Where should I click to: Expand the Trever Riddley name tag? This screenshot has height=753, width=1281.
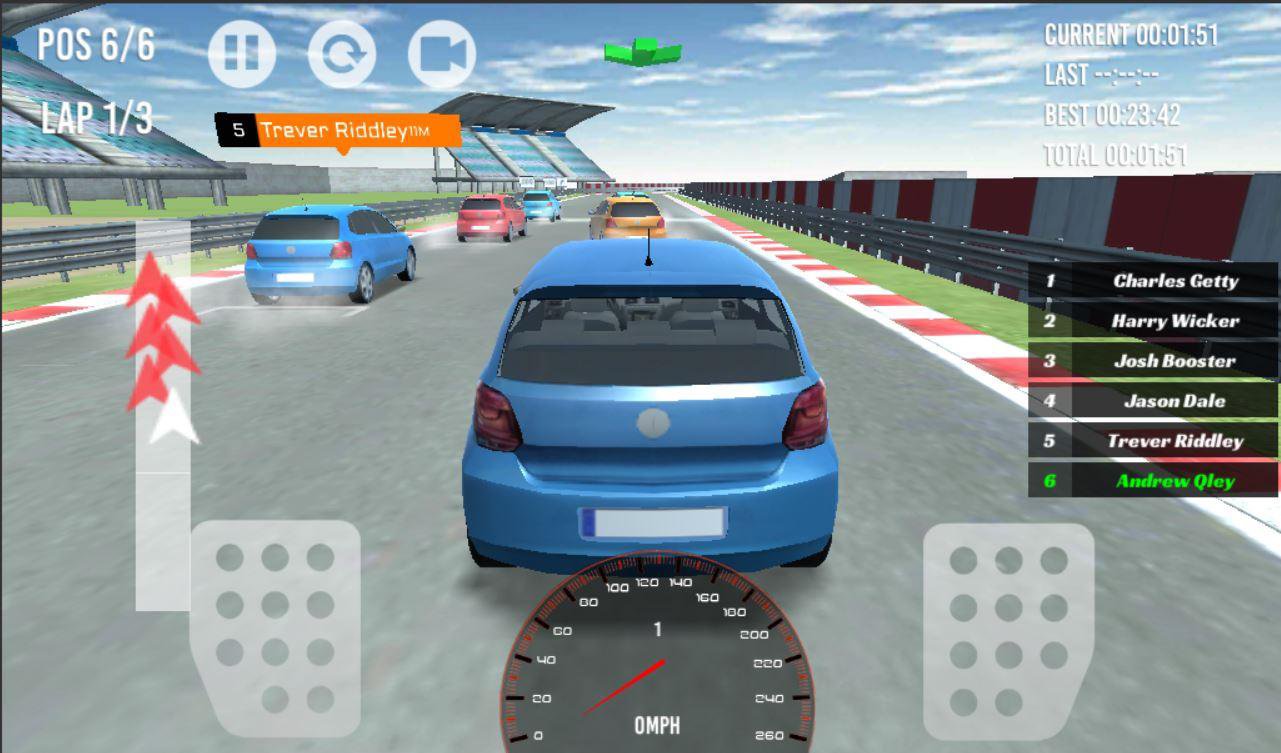[x=340, y=129]
